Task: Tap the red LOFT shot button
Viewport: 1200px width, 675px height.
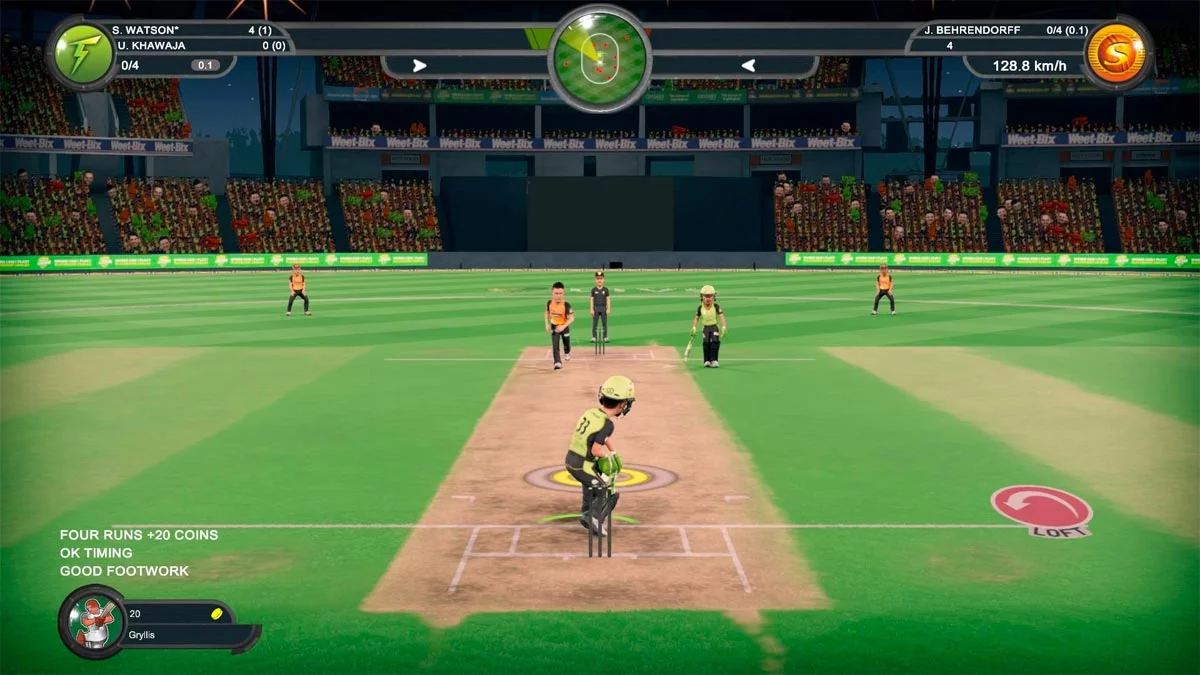Action: (x=1041, y=508)
